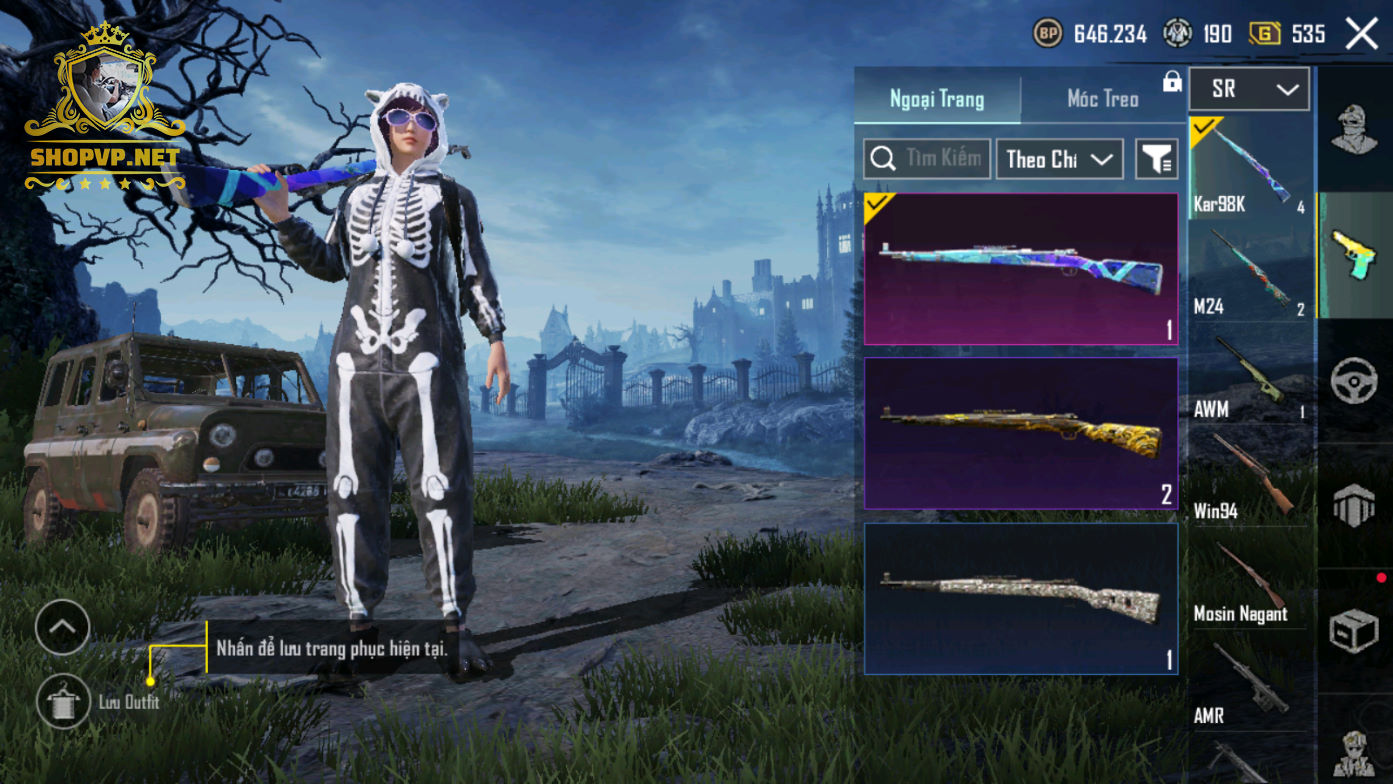Choose Mosin Nagant from the list

click(1250, 580)
